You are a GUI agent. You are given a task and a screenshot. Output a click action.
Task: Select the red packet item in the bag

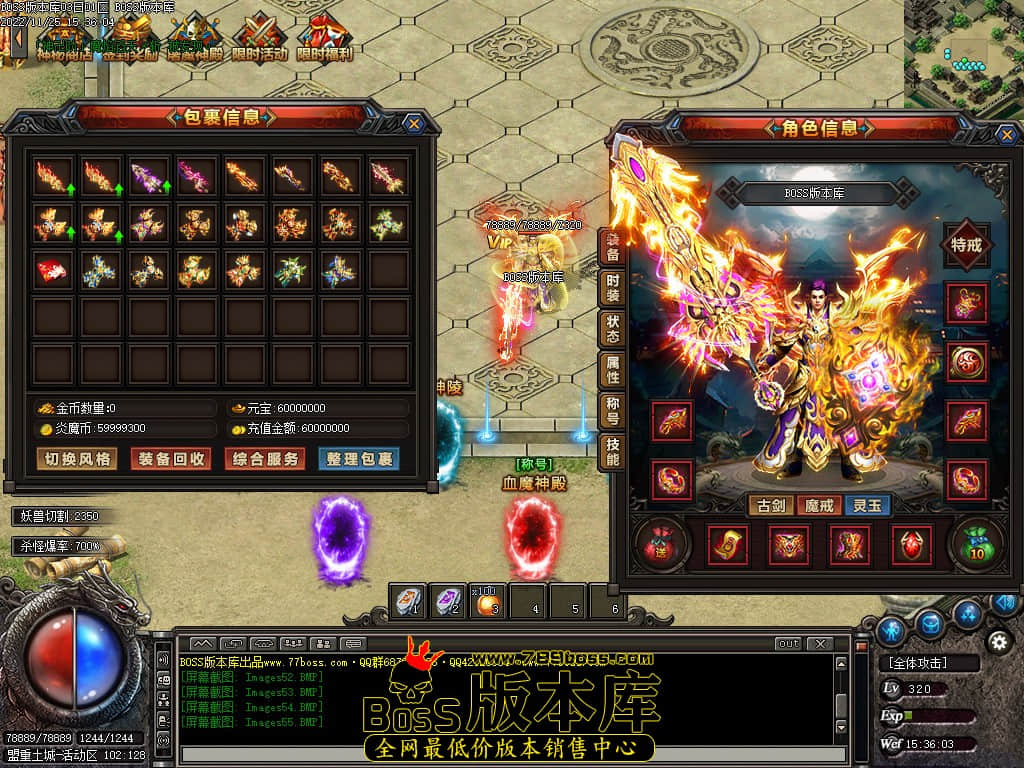[x=53, y=270]
